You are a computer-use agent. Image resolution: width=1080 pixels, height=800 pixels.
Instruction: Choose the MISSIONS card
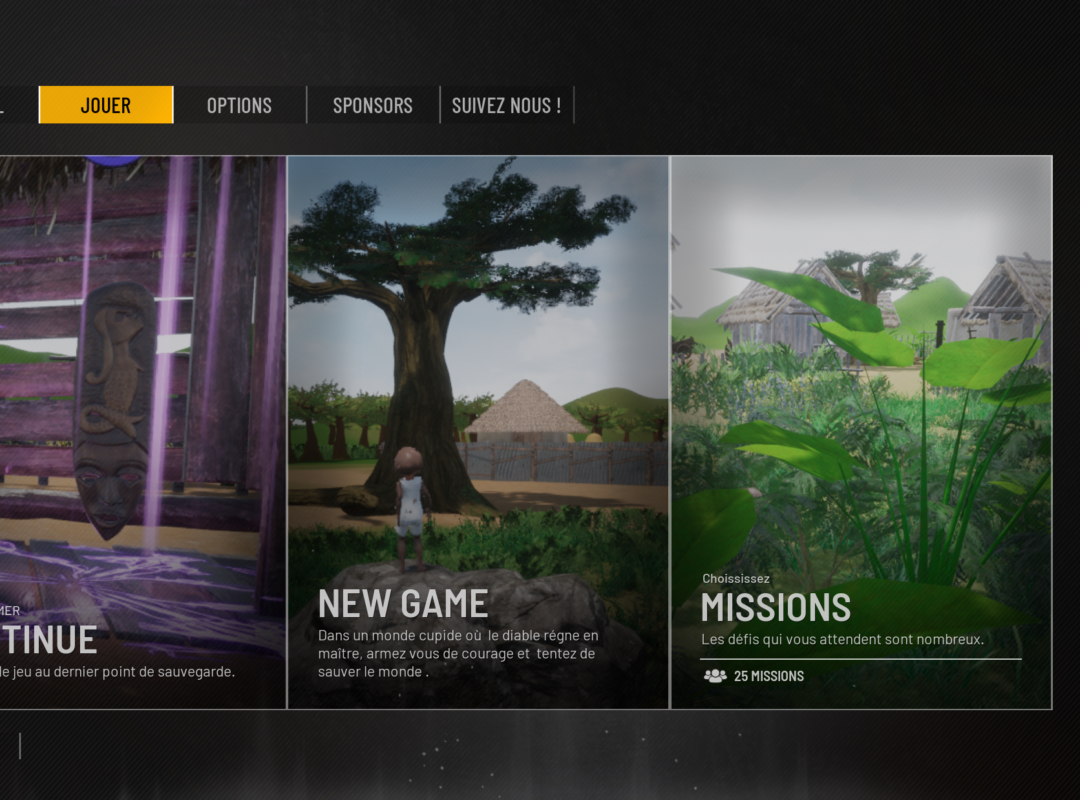[x=861, y=432]
